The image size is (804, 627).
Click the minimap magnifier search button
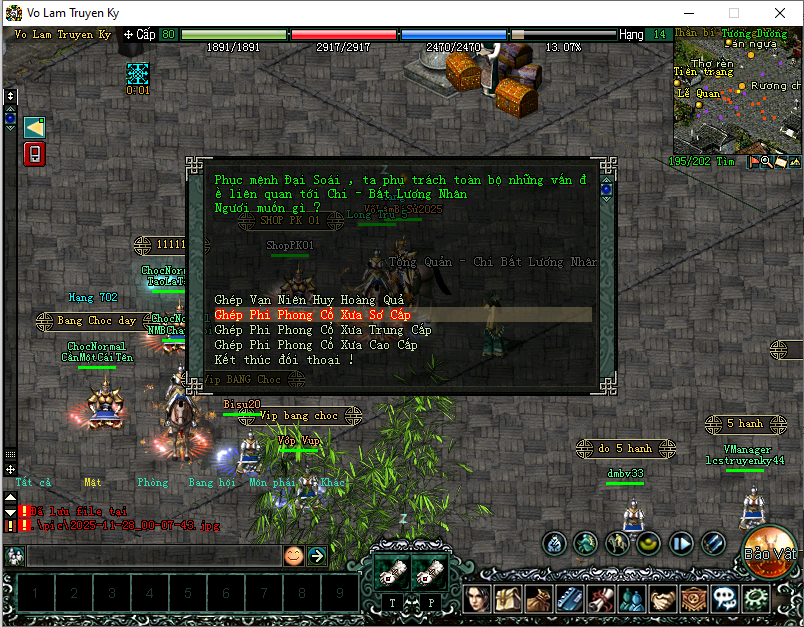767,162
